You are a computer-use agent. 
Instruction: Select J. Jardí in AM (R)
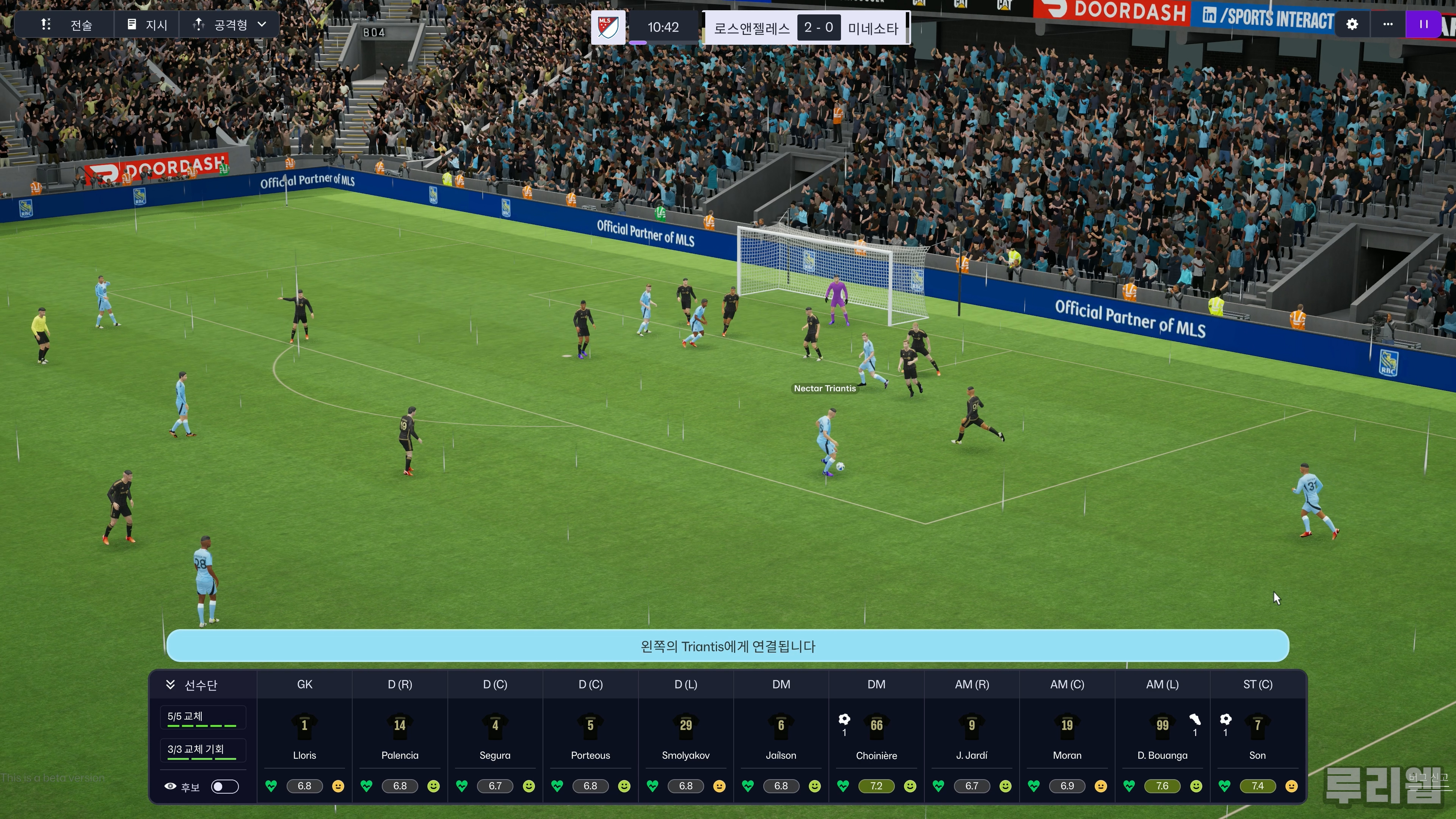point(971,735)
